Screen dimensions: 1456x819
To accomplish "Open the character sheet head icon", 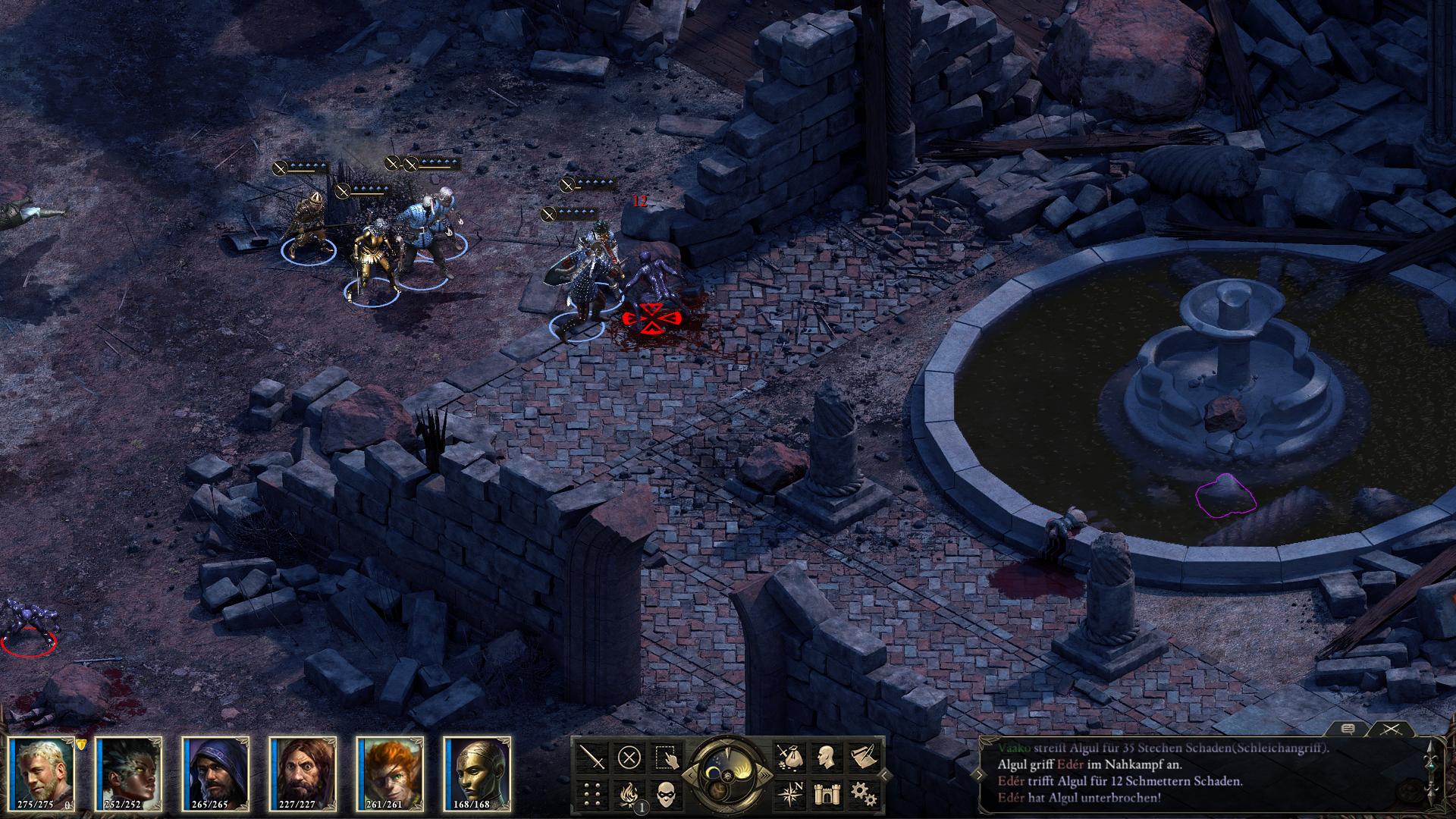I will pyautogui.click(x=826, y=757).
